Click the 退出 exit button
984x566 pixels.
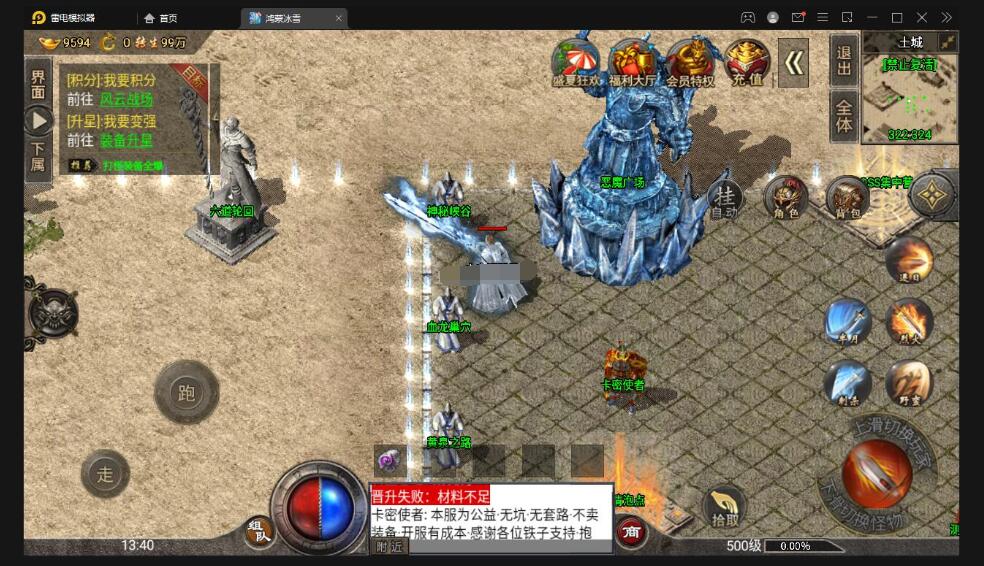[x=844, y=60]
